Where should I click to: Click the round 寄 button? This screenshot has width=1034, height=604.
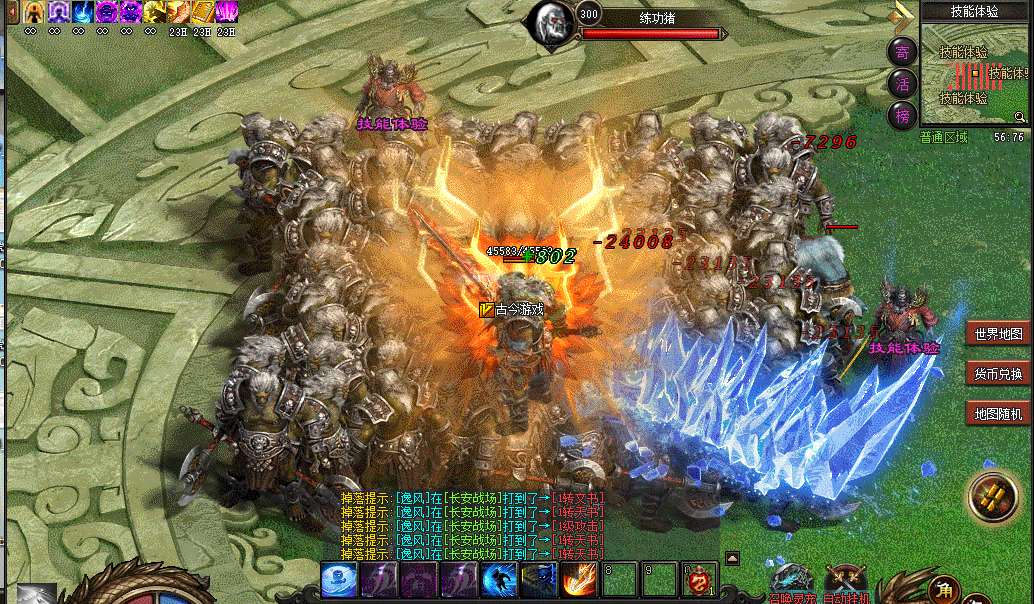(x=902, y=52)
